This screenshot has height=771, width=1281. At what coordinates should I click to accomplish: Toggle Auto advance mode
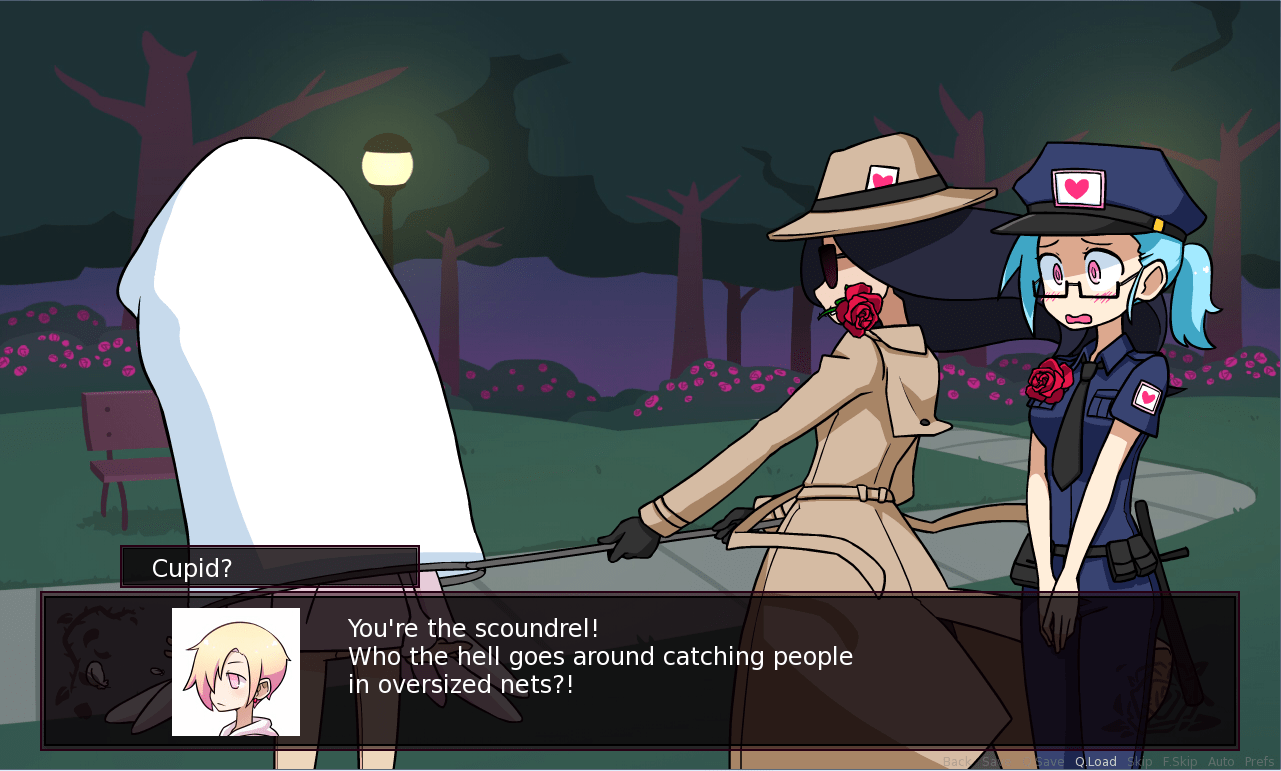click(x=1221, y=762)
